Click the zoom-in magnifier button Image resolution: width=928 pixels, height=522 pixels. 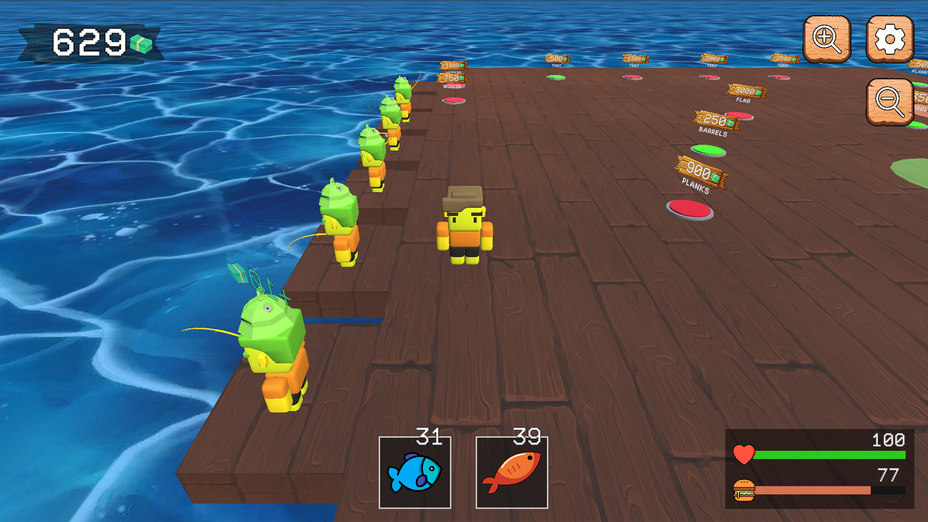point(827,40)
